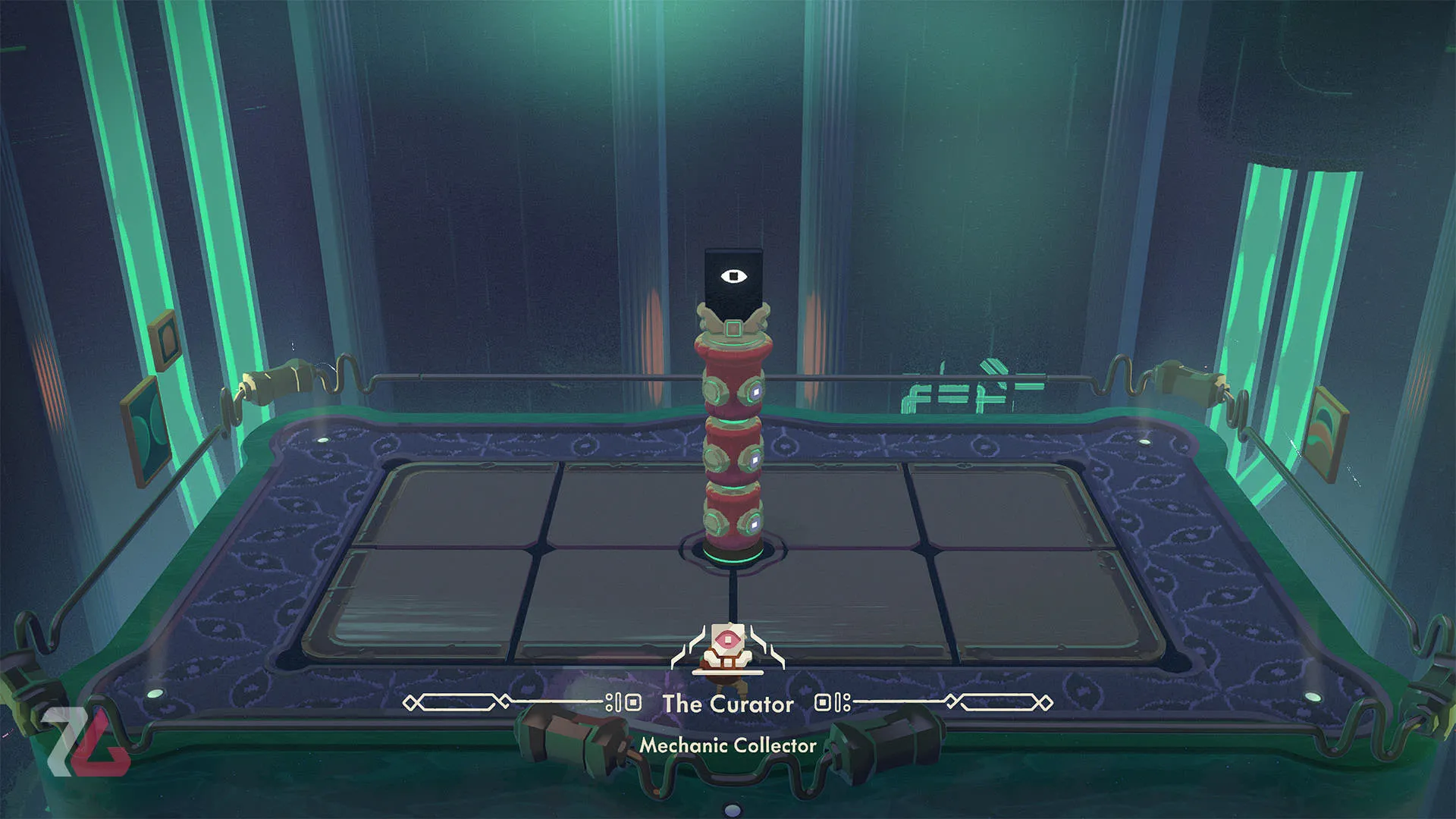
Task: Click the glowing orb on the totem's bottom segment
Action: (x=755, y=525)
